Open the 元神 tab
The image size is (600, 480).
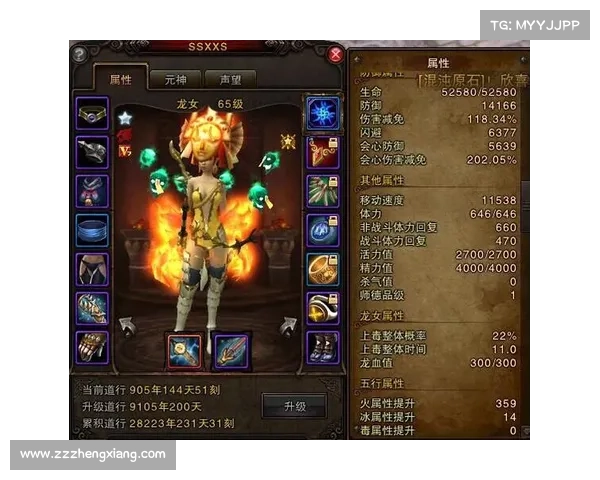(174, 79)
